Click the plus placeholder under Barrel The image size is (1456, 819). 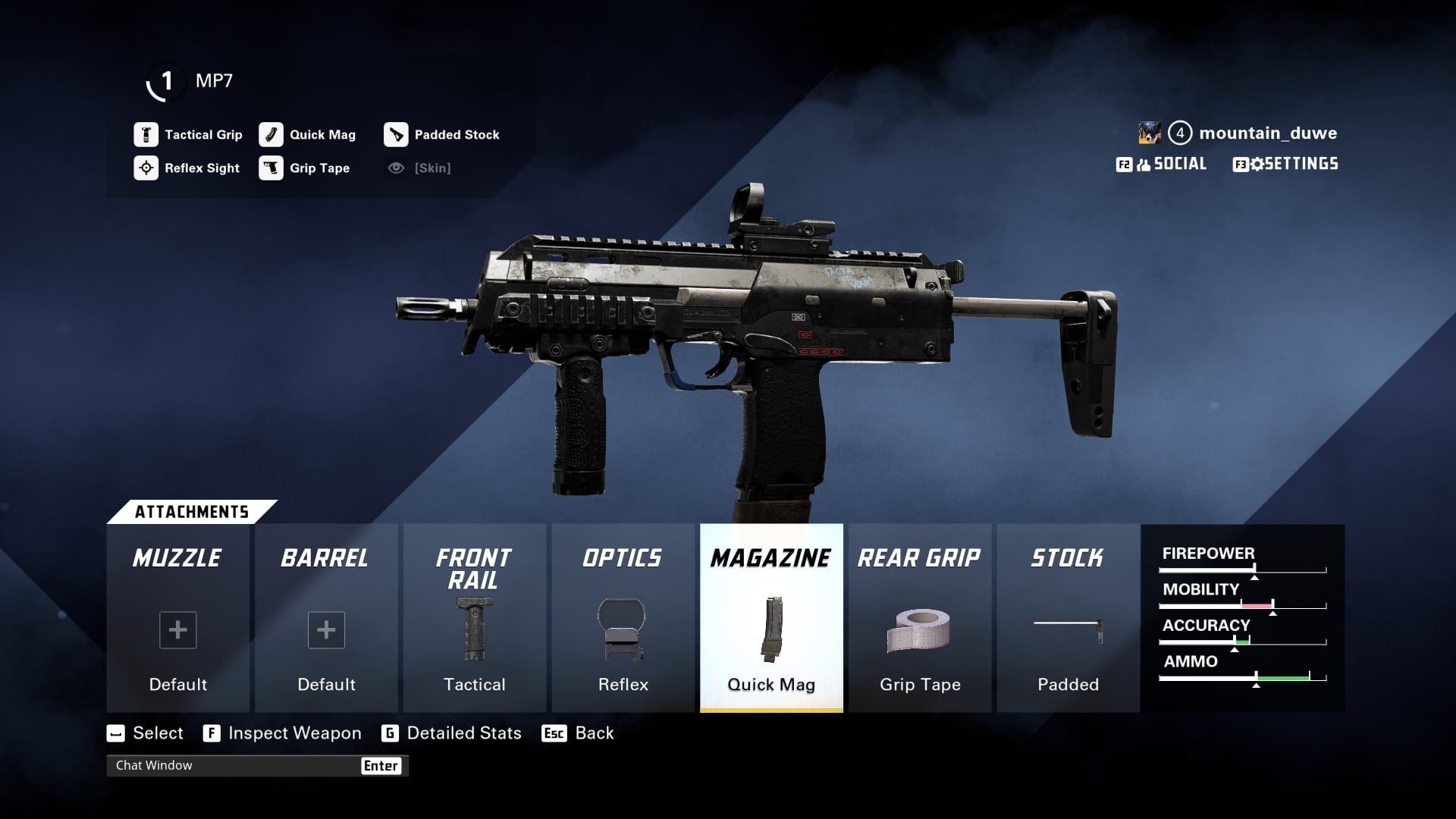[326, 629]
